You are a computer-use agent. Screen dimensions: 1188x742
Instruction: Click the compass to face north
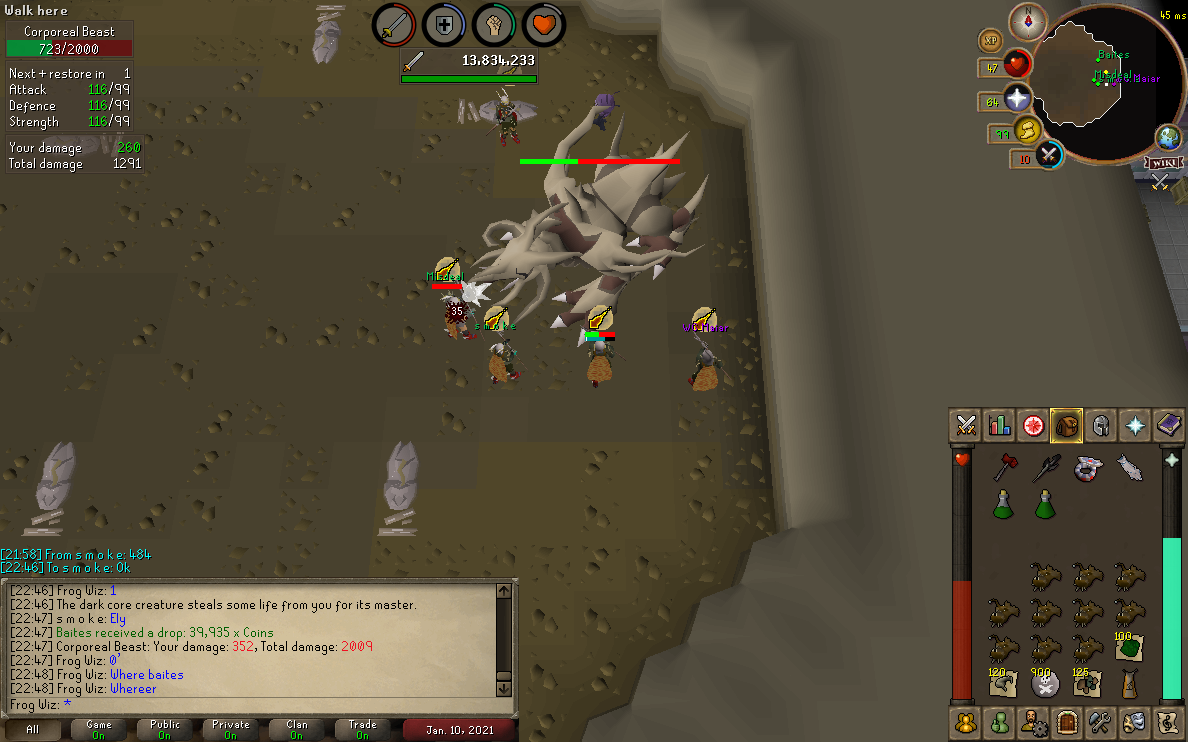pos(1027,19)
